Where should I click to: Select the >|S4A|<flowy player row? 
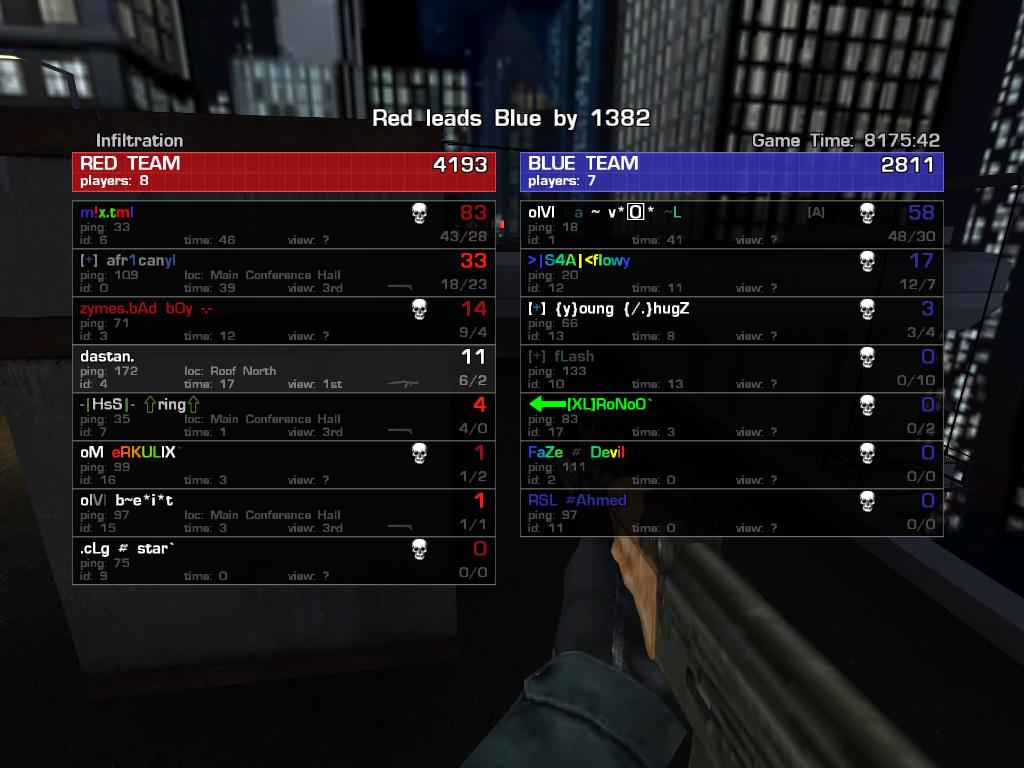(732, 273)
